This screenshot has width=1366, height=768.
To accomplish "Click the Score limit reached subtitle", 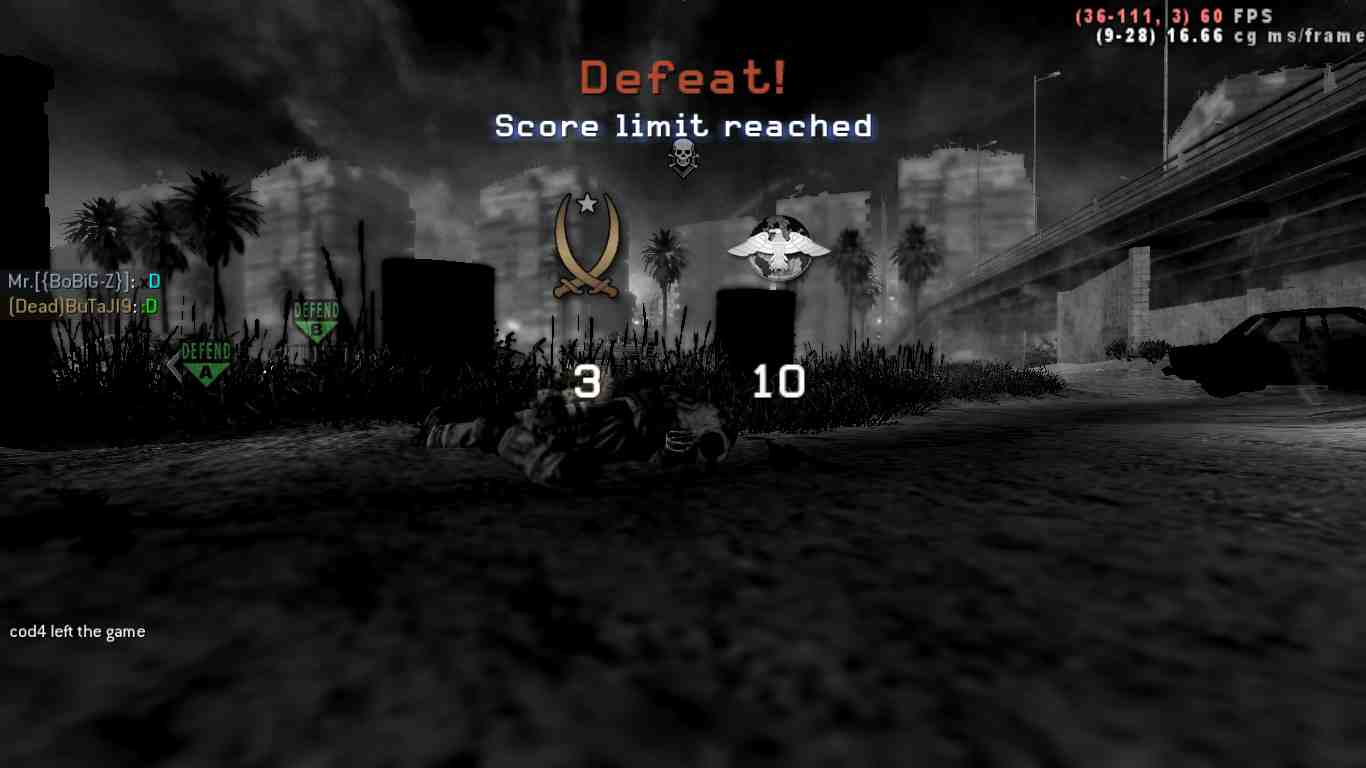I will (683, 126).
